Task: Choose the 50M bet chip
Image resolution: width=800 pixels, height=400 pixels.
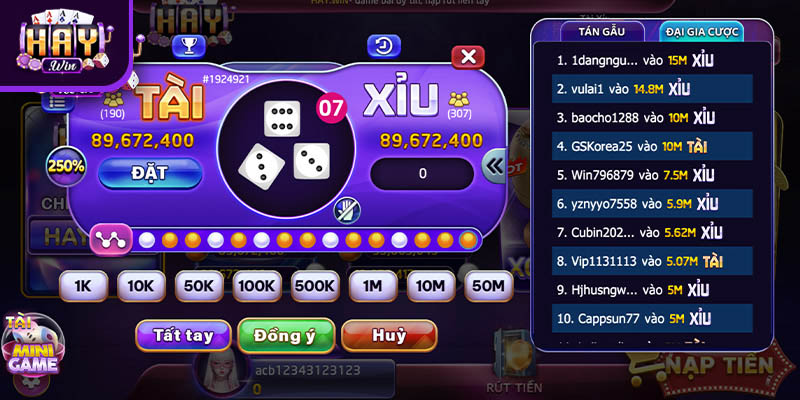Action: pos(489,286)
